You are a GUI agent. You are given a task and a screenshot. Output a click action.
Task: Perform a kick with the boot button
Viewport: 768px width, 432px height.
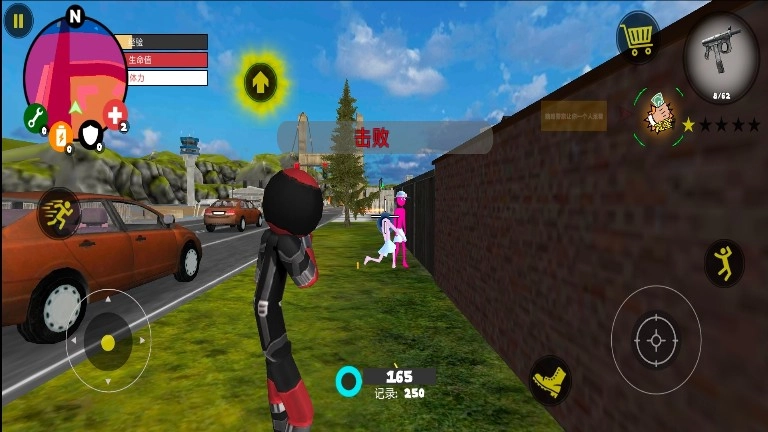(549, 379)
